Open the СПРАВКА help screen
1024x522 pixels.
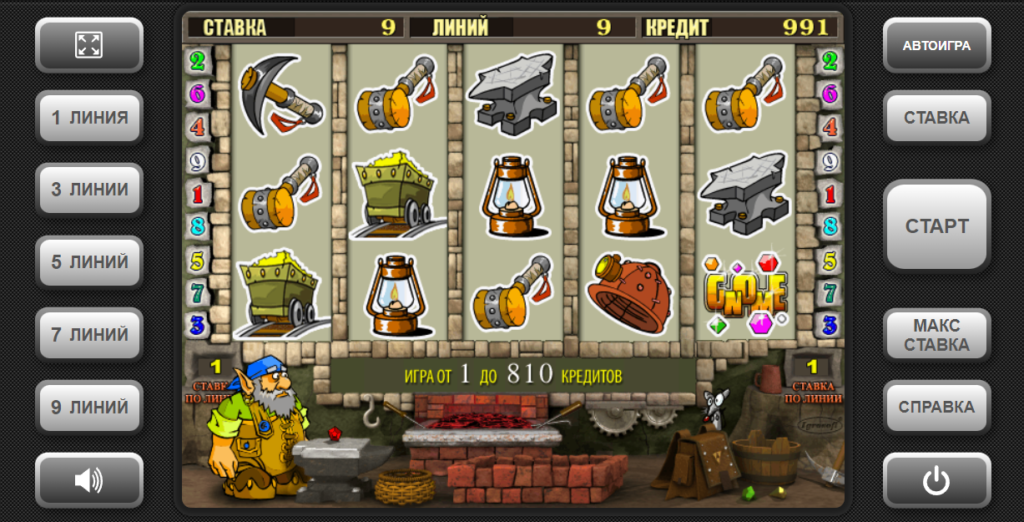[936, 407]
